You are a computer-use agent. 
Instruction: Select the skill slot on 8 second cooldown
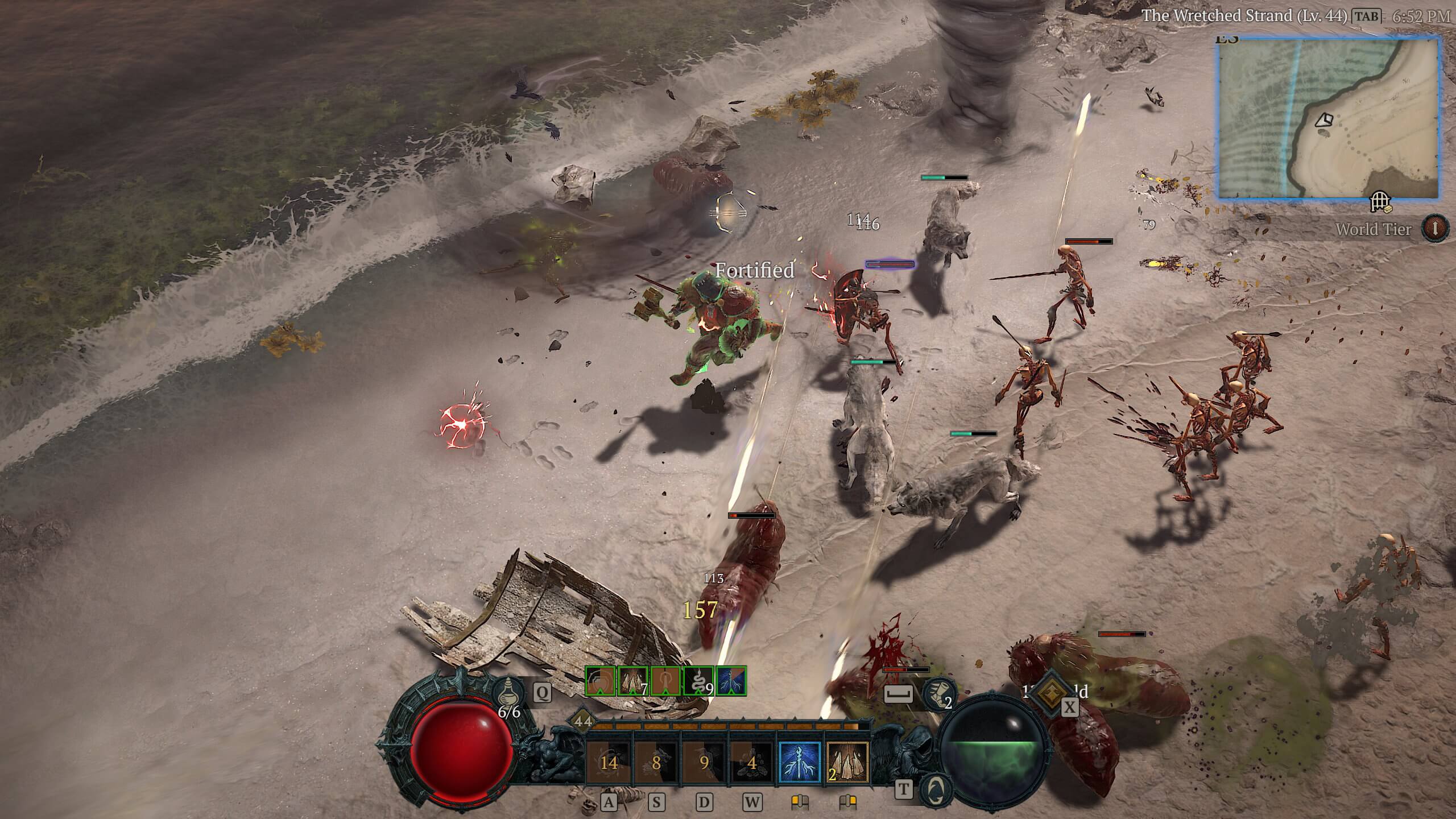(656, 763)
